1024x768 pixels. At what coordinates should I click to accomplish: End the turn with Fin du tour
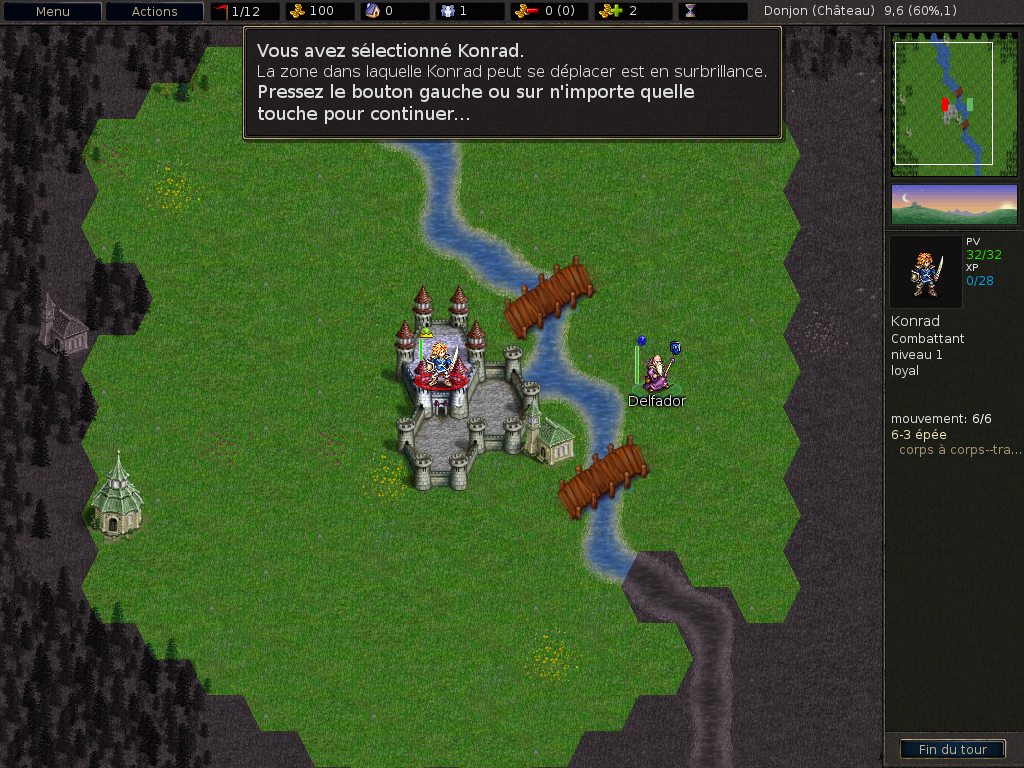point(952,749)
